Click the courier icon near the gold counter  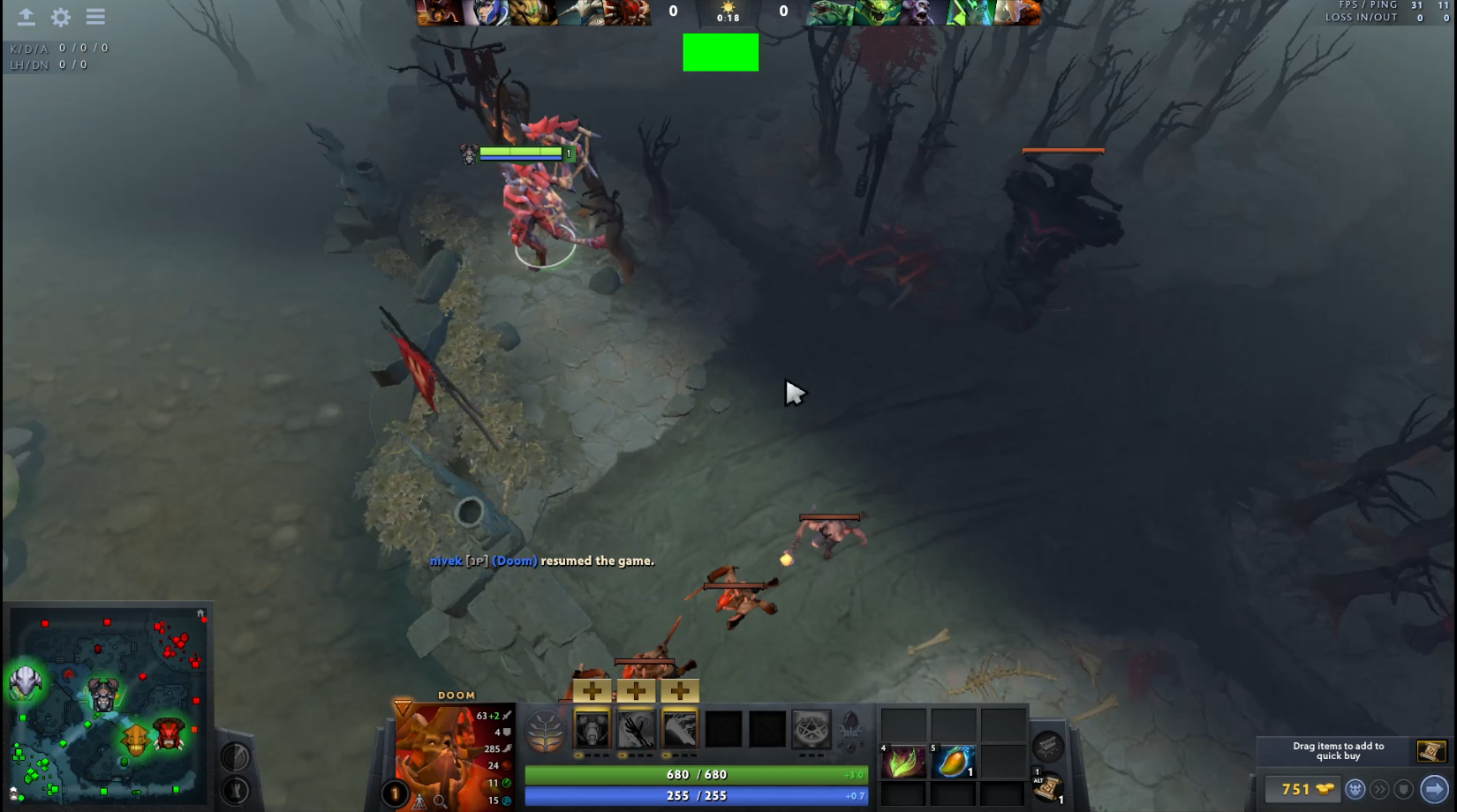coord(1355,789)
